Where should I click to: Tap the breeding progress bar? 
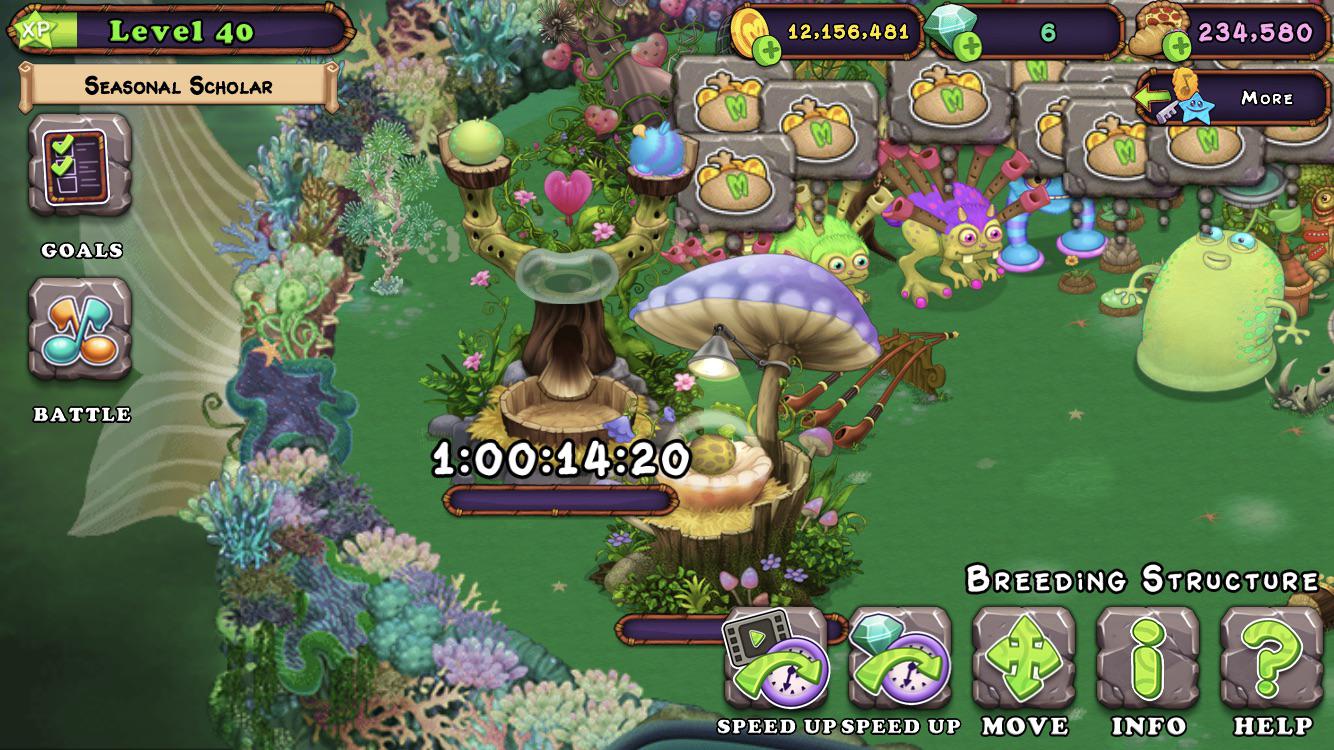[x=561, y=500]
